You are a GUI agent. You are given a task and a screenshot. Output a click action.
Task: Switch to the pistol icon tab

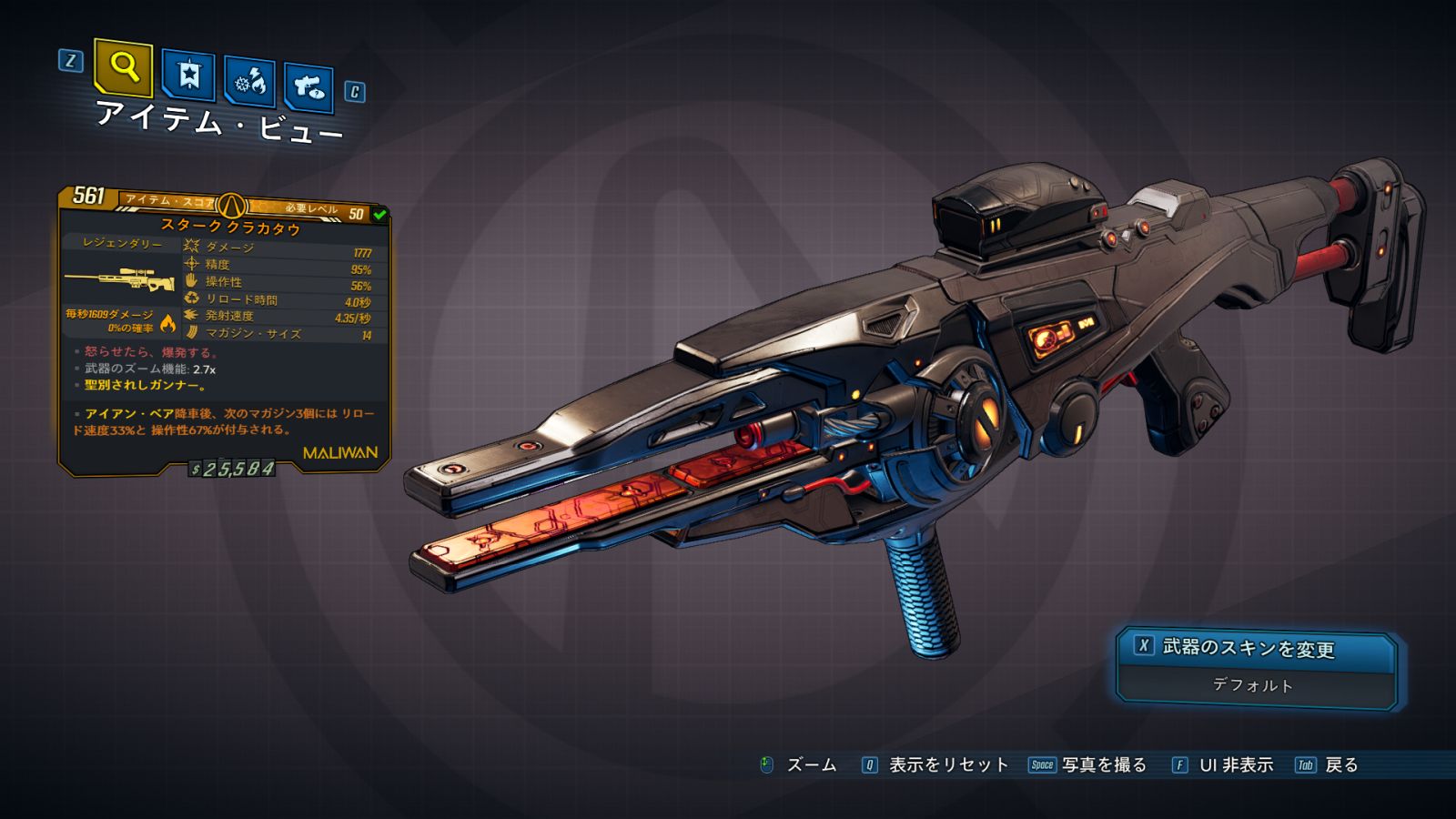[308, 87]
